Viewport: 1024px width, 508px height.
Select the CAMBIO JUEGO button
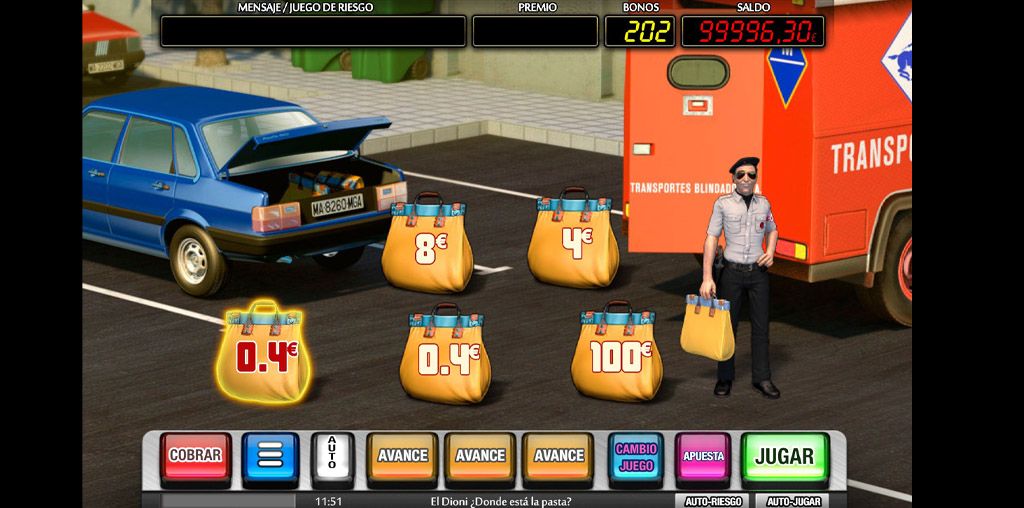click(x=636, y=458)
